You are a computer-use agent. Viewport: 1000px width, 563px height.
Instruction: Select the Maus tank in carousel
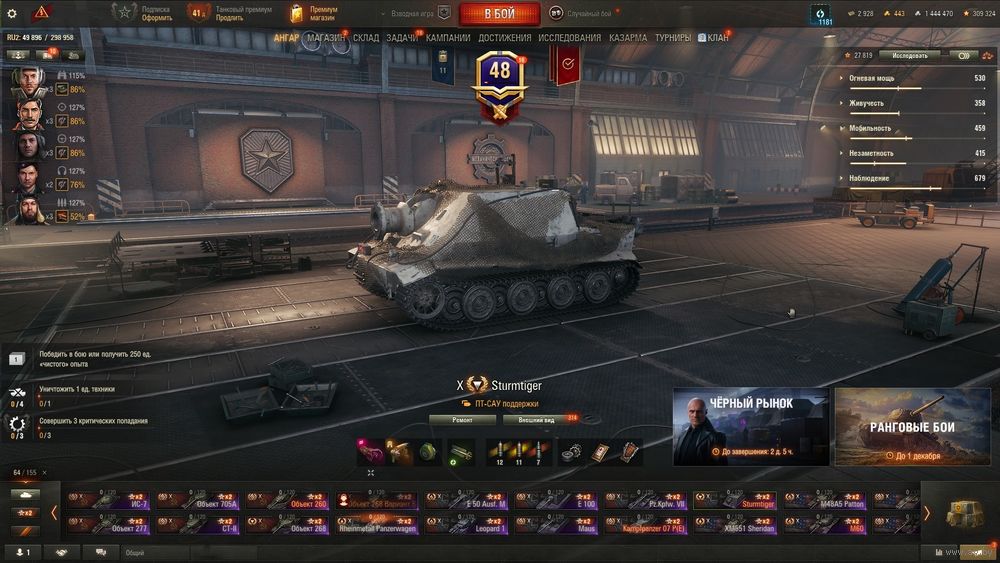[x=556, y=524]
